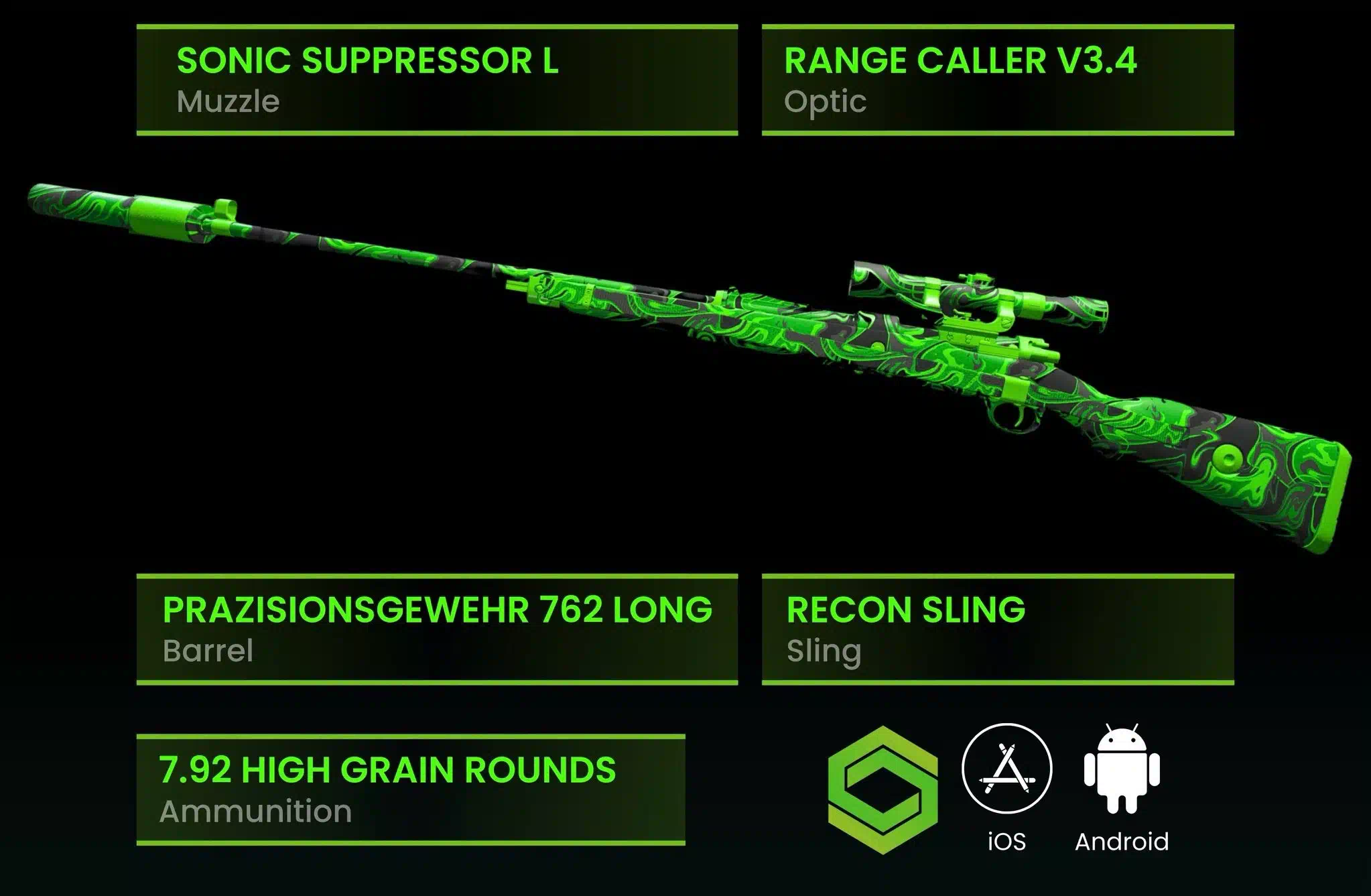
Task: Open the Prazisionsgewehr 762 Long barrel panel
Action: [437, 629]
